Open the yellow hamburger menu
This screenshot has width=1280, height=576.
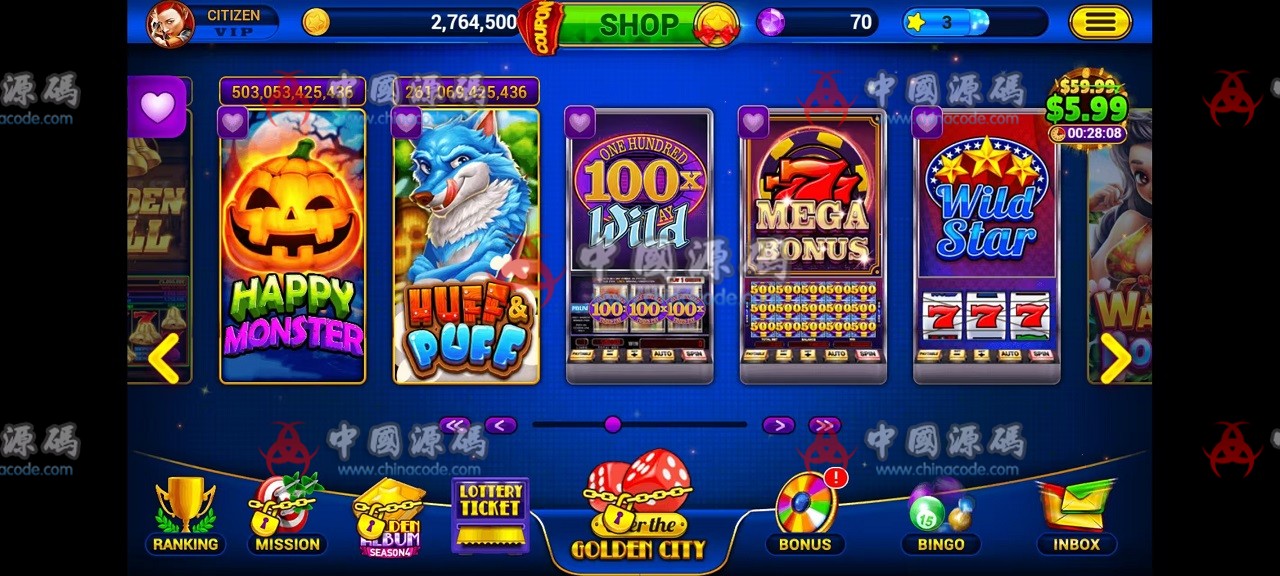click(1099, 22)
